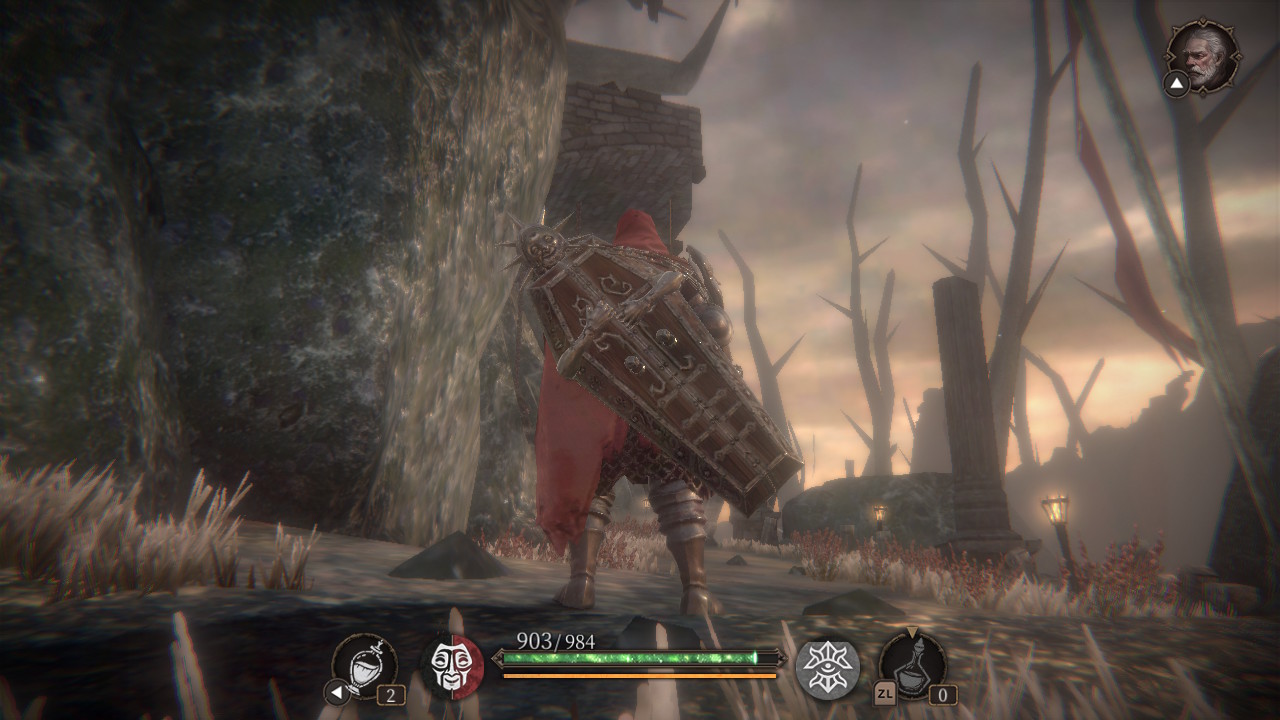Open the bearded man character portrait
Screen dimensions: 1280x720
pos(1203,56)
